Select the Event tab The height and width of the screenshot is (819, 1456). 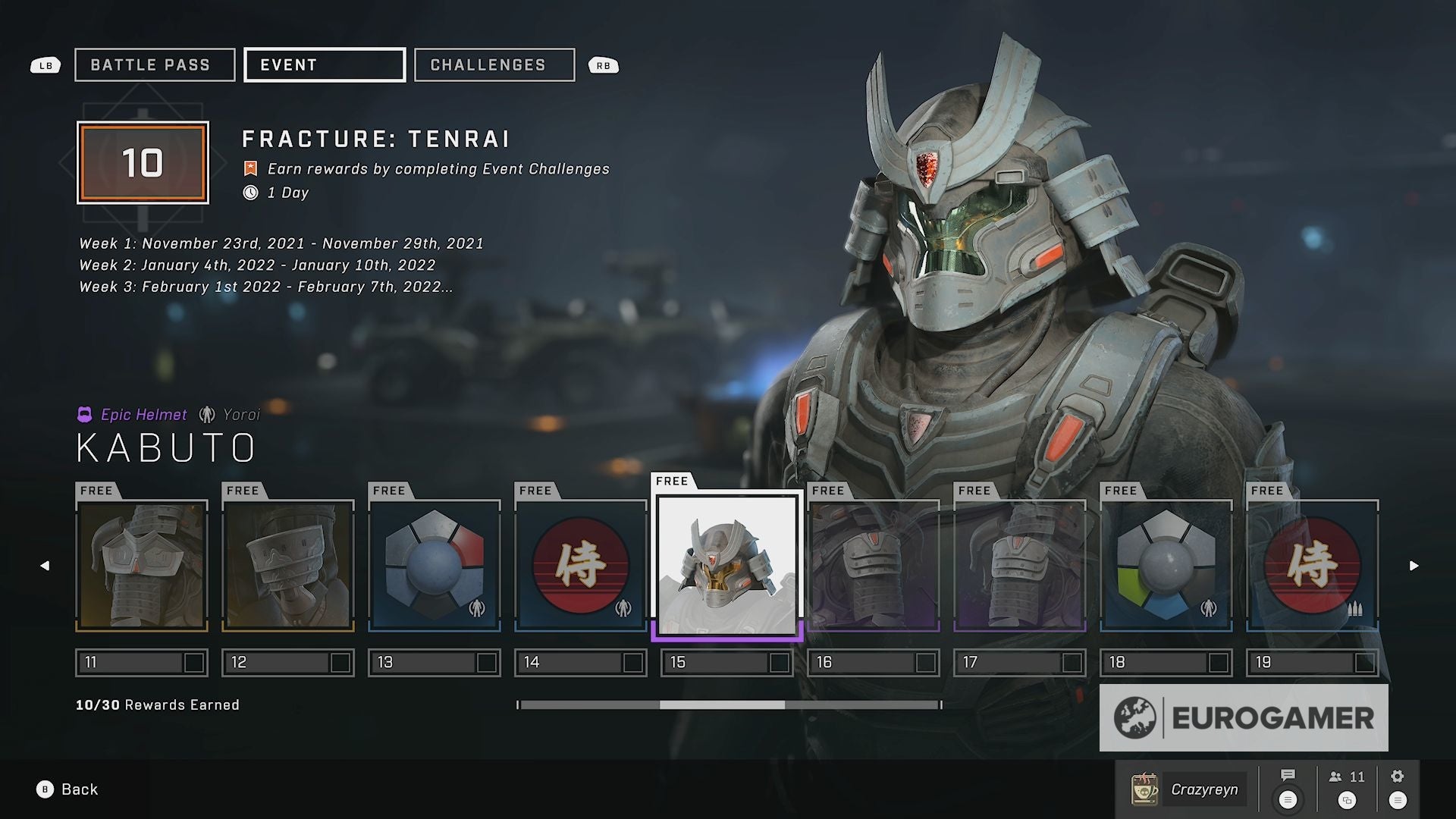325,65
